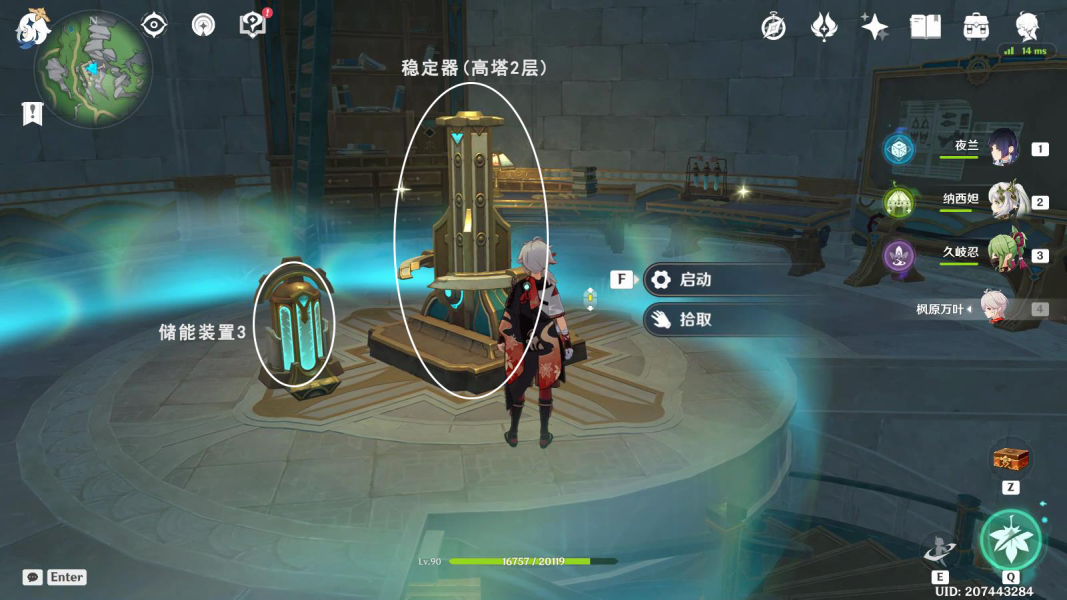
Task: Open the compass adventure icon
Action: point(773,27)
